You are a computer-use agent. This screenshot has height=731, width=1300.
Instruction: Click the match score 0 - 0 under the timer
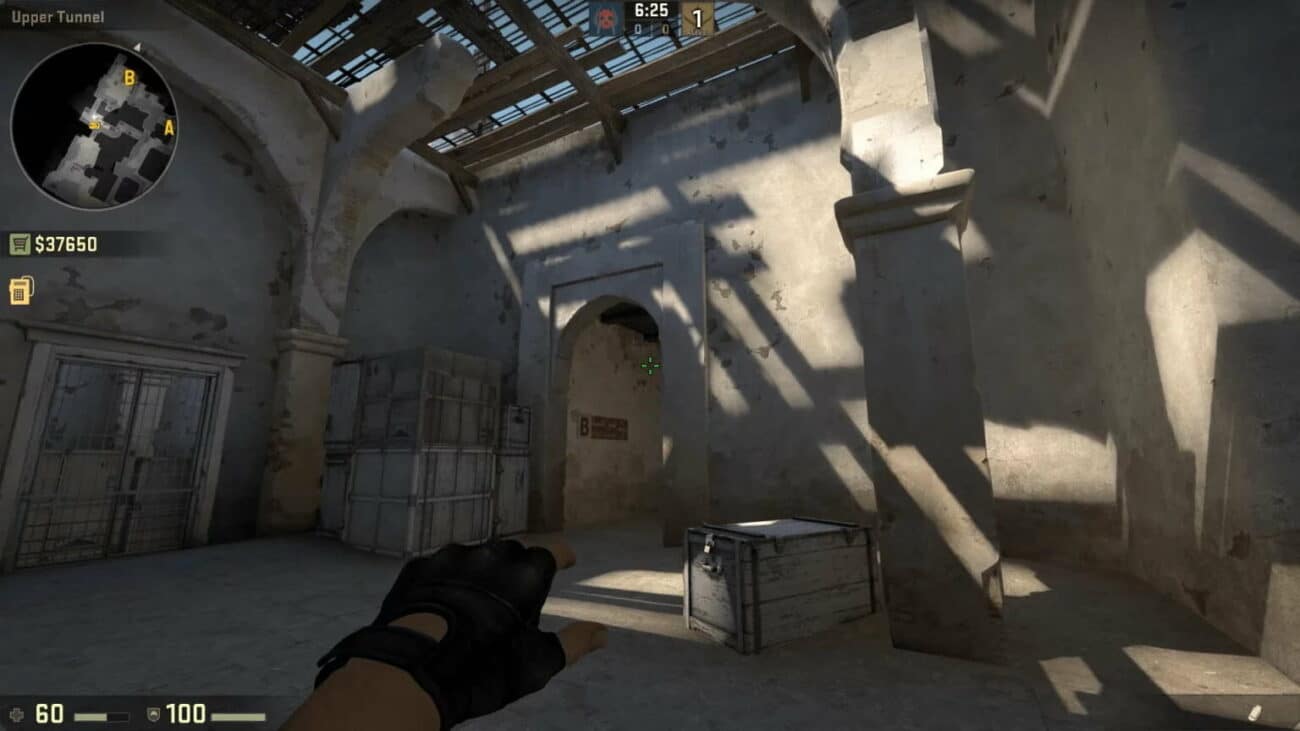click(650, 28)
